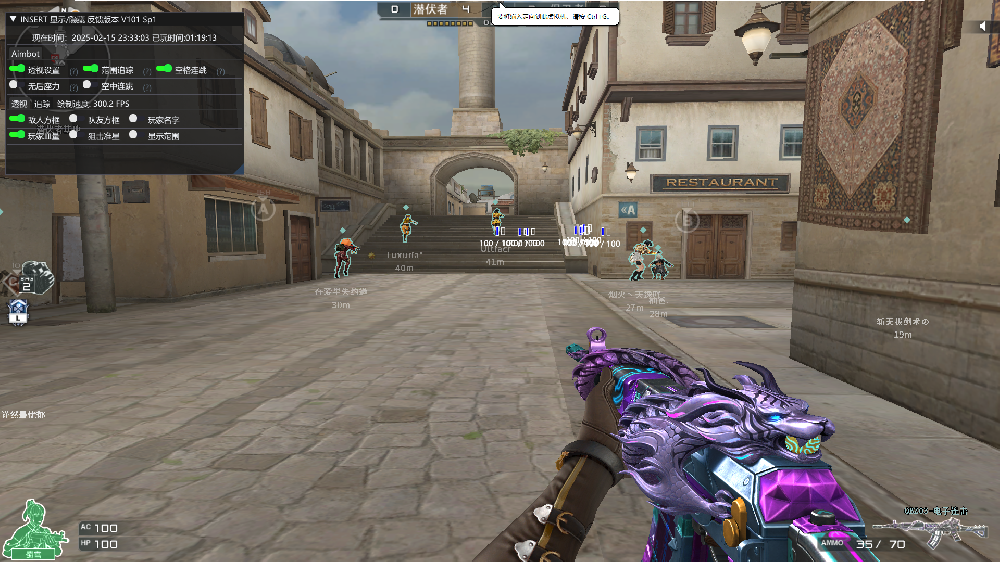Enable the 玩家名字 switch
1000x562 pixels.
point(133,119)
